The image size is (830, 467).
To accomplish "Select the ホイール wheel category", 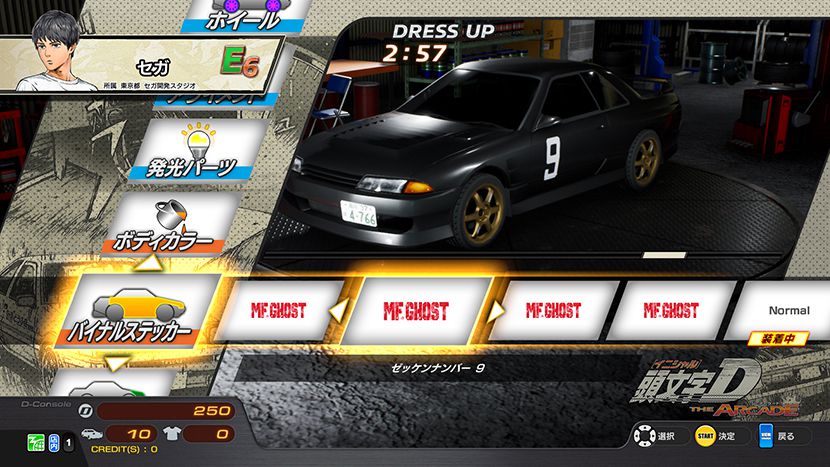I will coord(245,15).
